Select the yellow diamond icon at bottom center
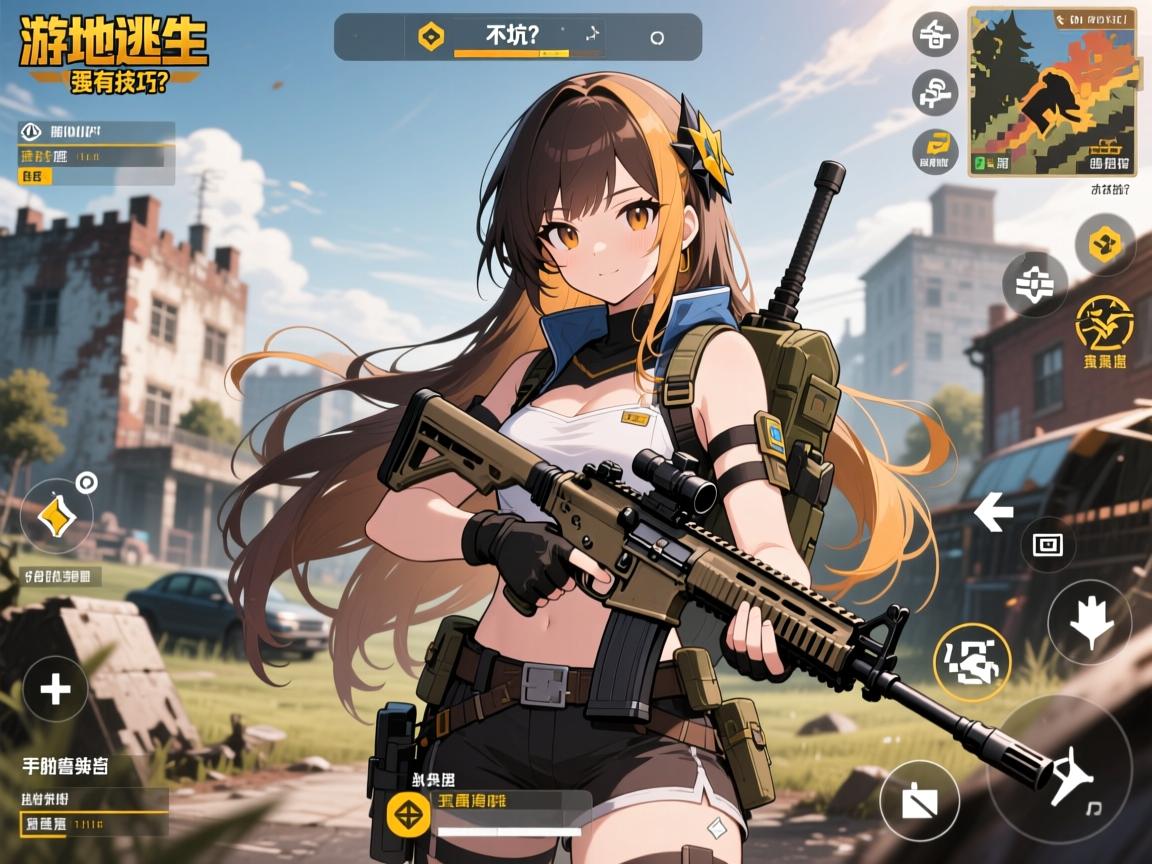Viewport: 1152px width, 864px height. pyautogui.click(x=408, y=815)
